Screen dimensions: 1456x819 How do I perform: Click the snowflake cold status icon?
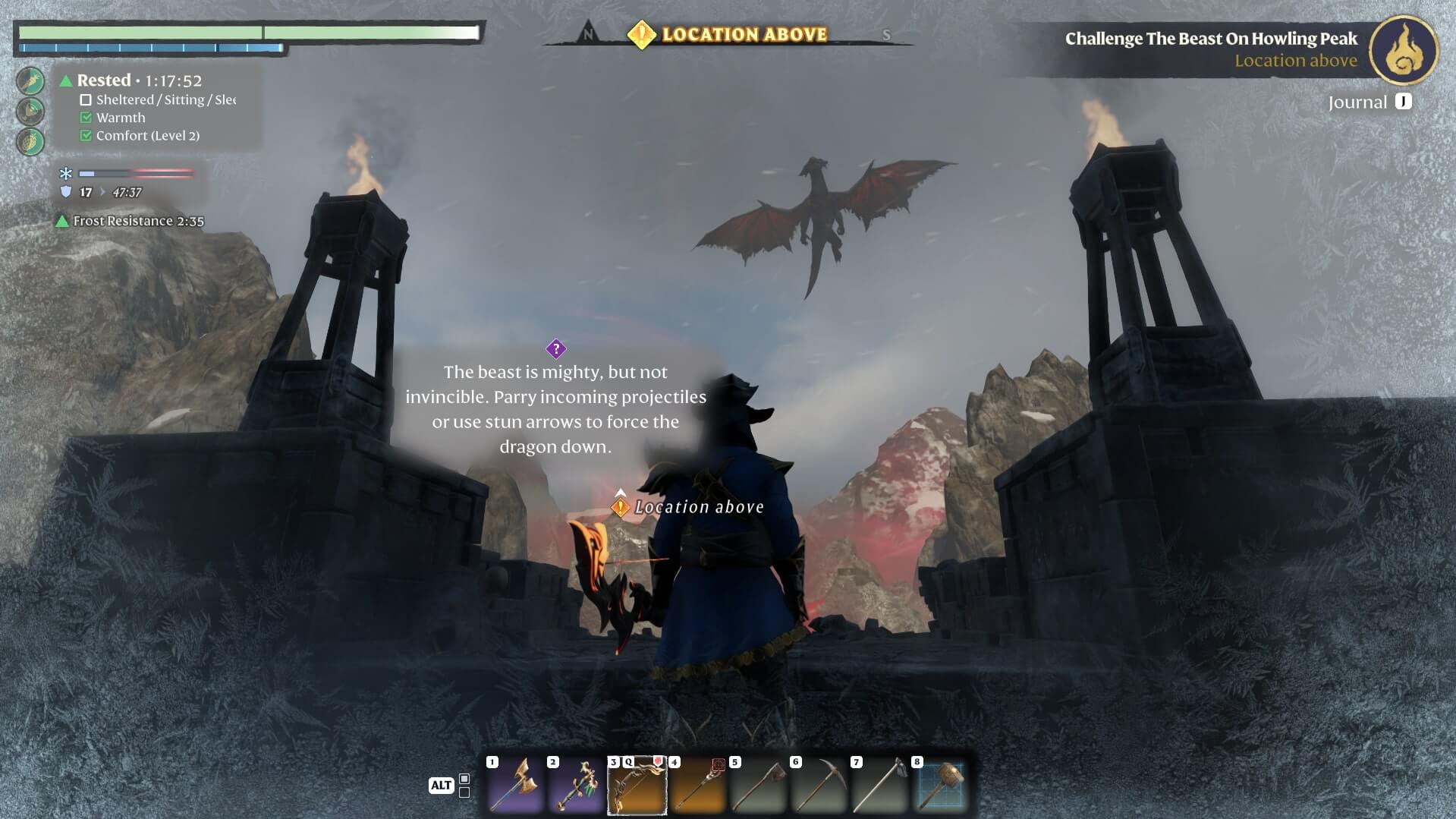click(66, 173)
